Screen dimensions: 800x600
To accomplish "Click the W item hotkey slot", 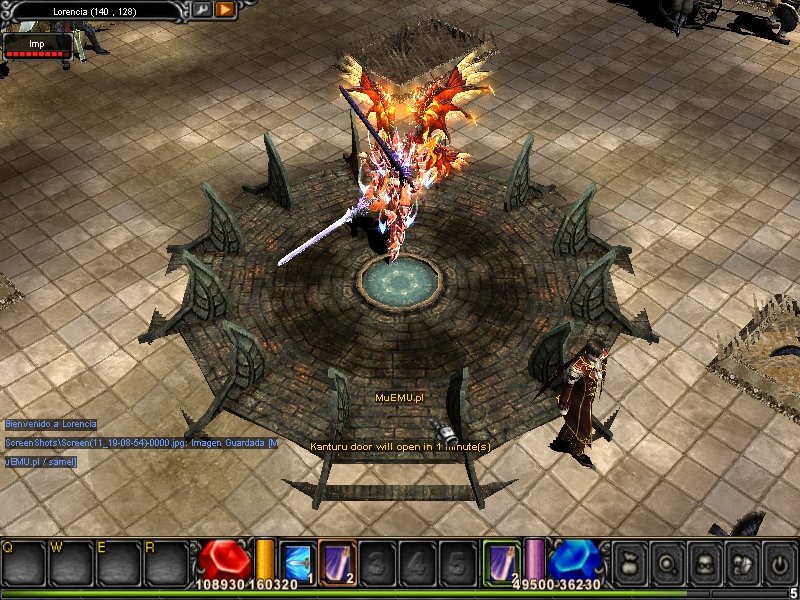I will coord(72,562).
